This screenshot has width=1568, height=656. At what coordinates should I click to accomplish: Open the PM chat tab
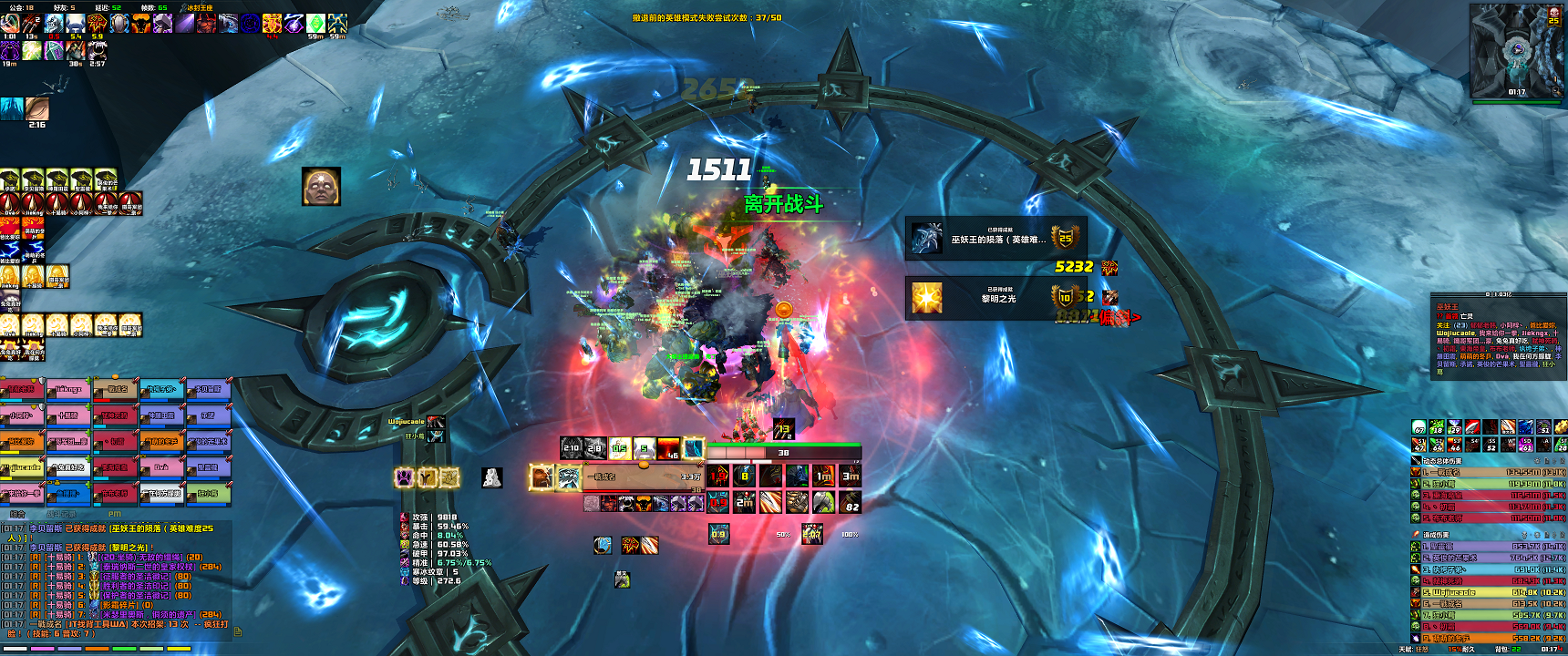[x=115, y=515]
